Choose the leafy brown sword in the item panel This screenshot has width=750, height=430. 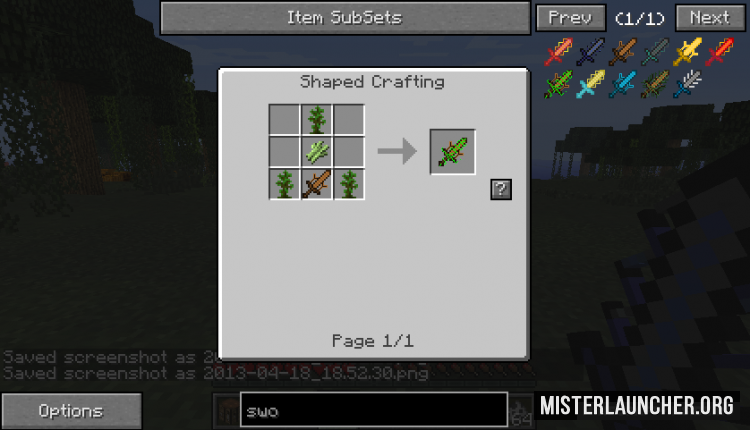click(655, 85)
